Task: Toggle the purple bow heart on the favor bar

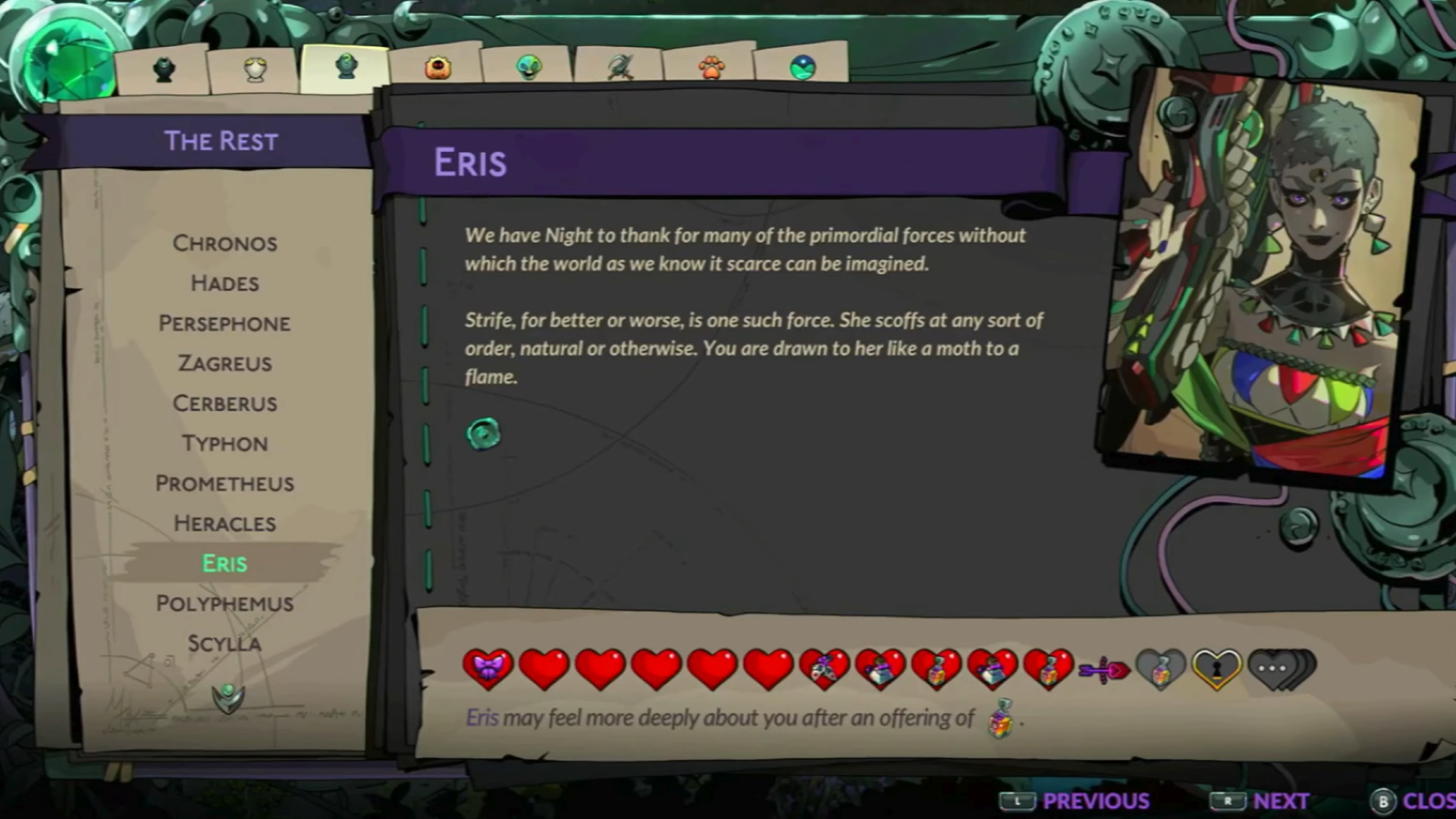Action: pyautogui.click(x=488, y=667)
